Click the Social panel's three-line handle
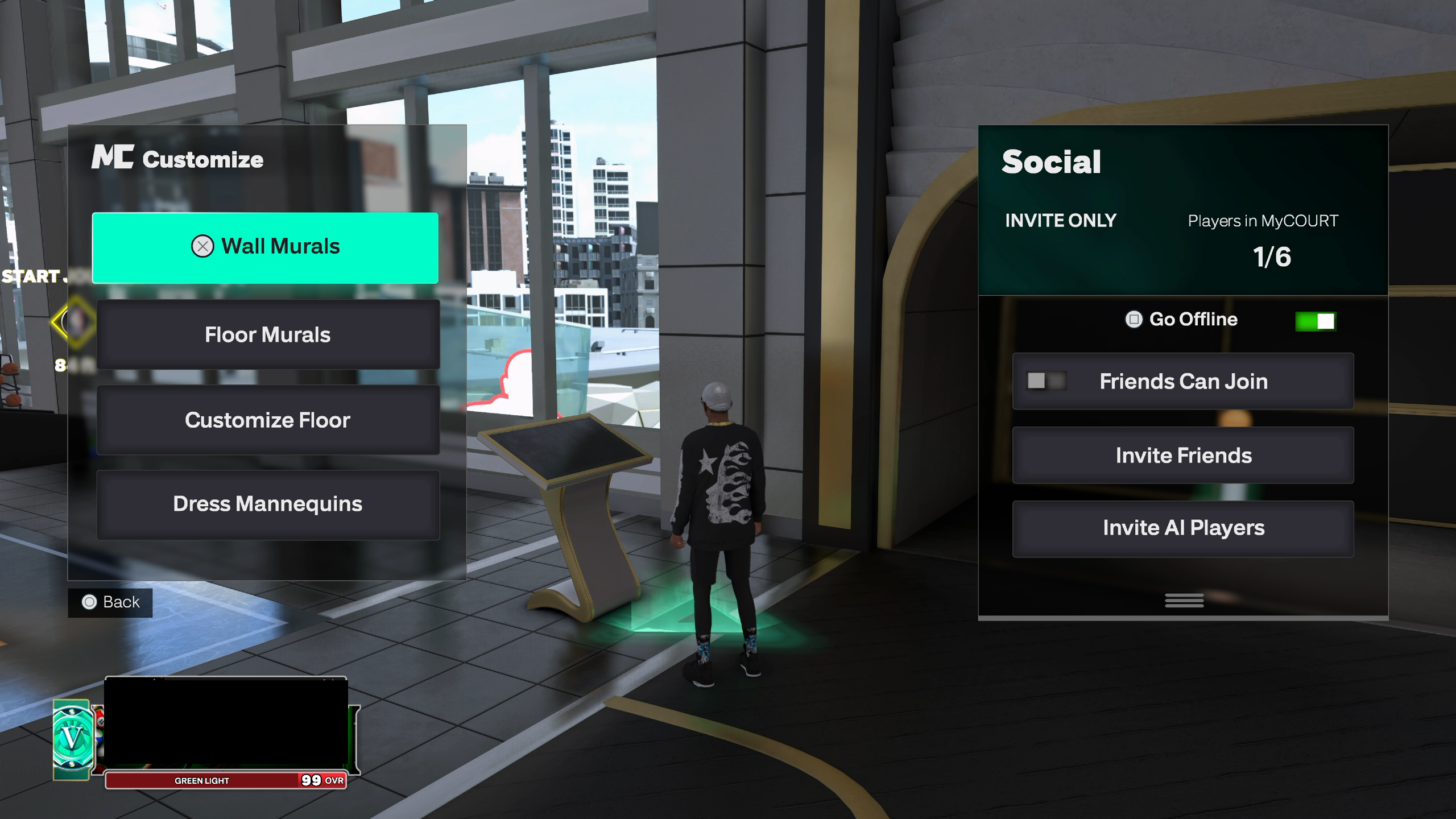1456x819 pixels. (1184, 601)
